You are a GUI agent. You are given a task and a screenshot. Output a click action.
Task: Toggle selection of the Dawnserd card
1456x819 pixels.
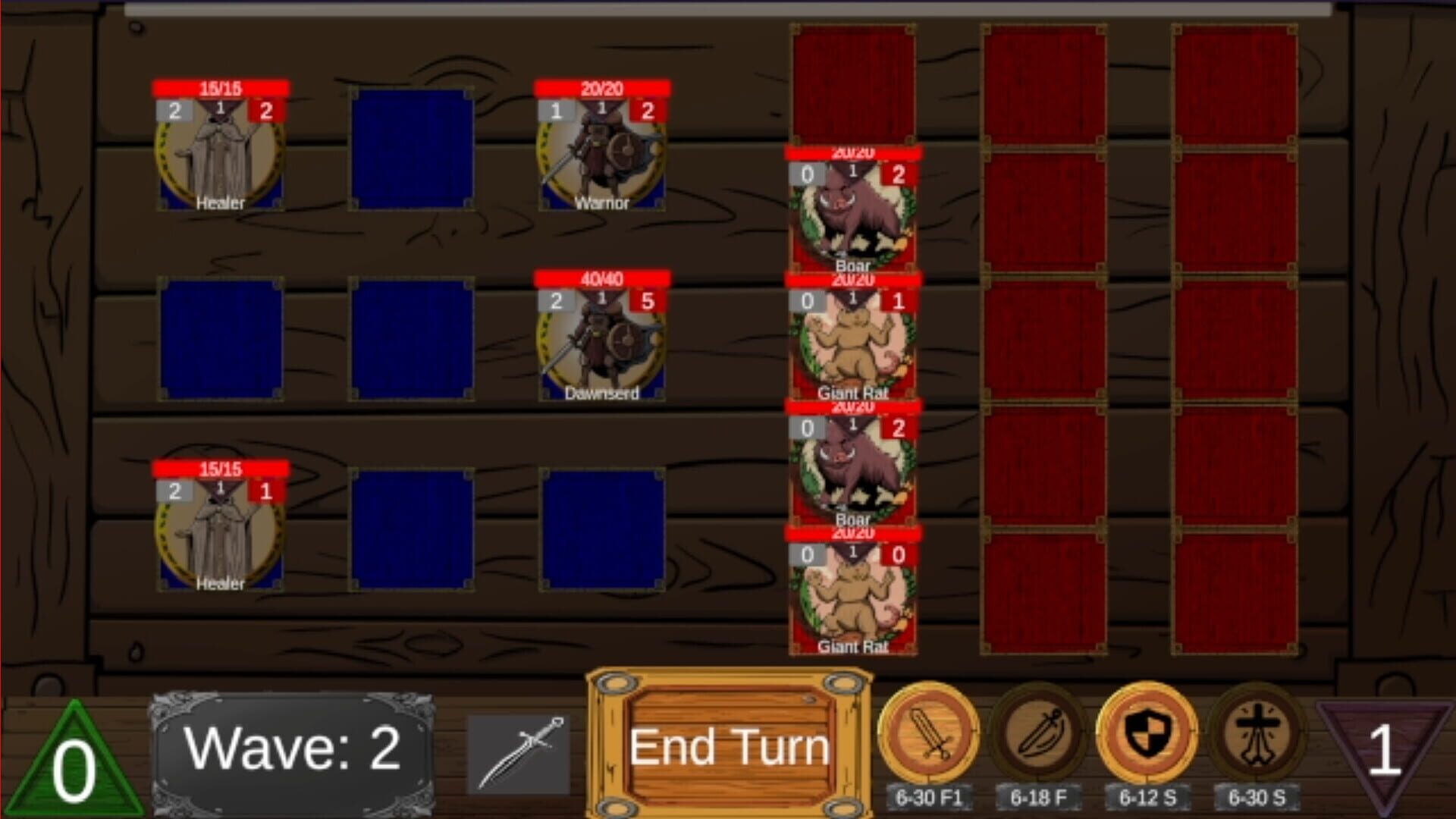point(603,345)
